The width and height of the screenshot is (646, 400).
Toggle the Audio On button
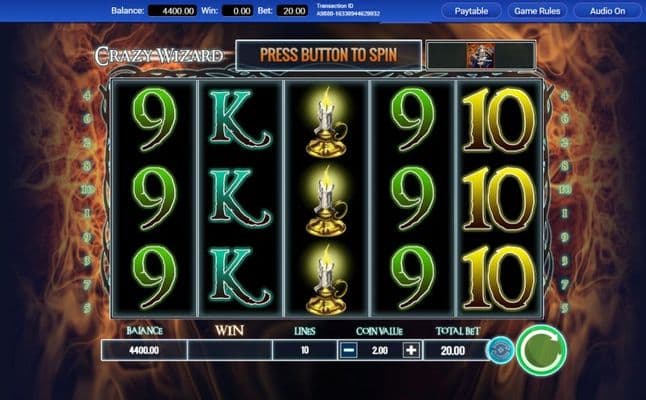pos(607,11)
